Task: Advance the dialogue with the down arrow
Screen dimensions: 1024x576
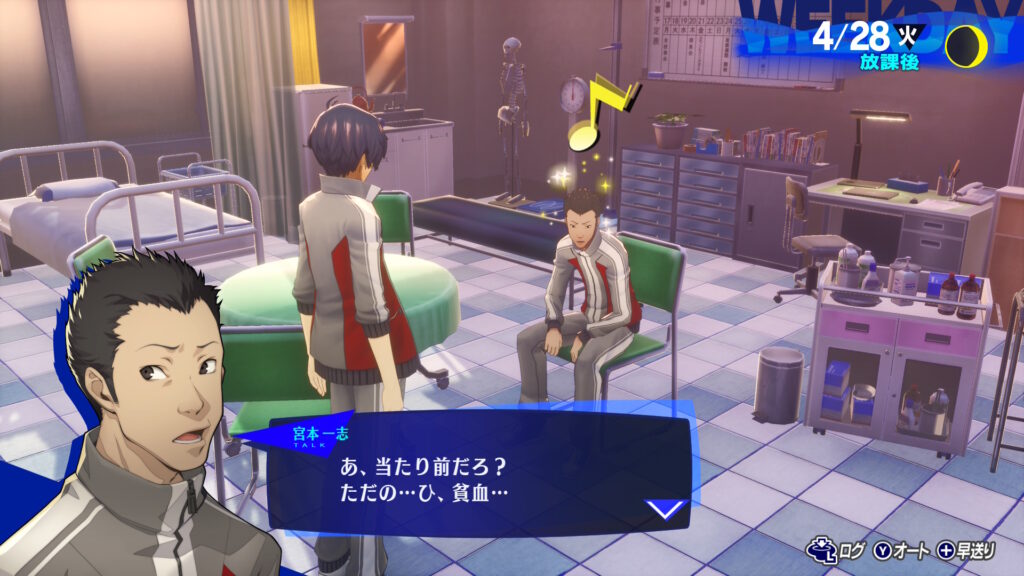Action: click(666, 510)
